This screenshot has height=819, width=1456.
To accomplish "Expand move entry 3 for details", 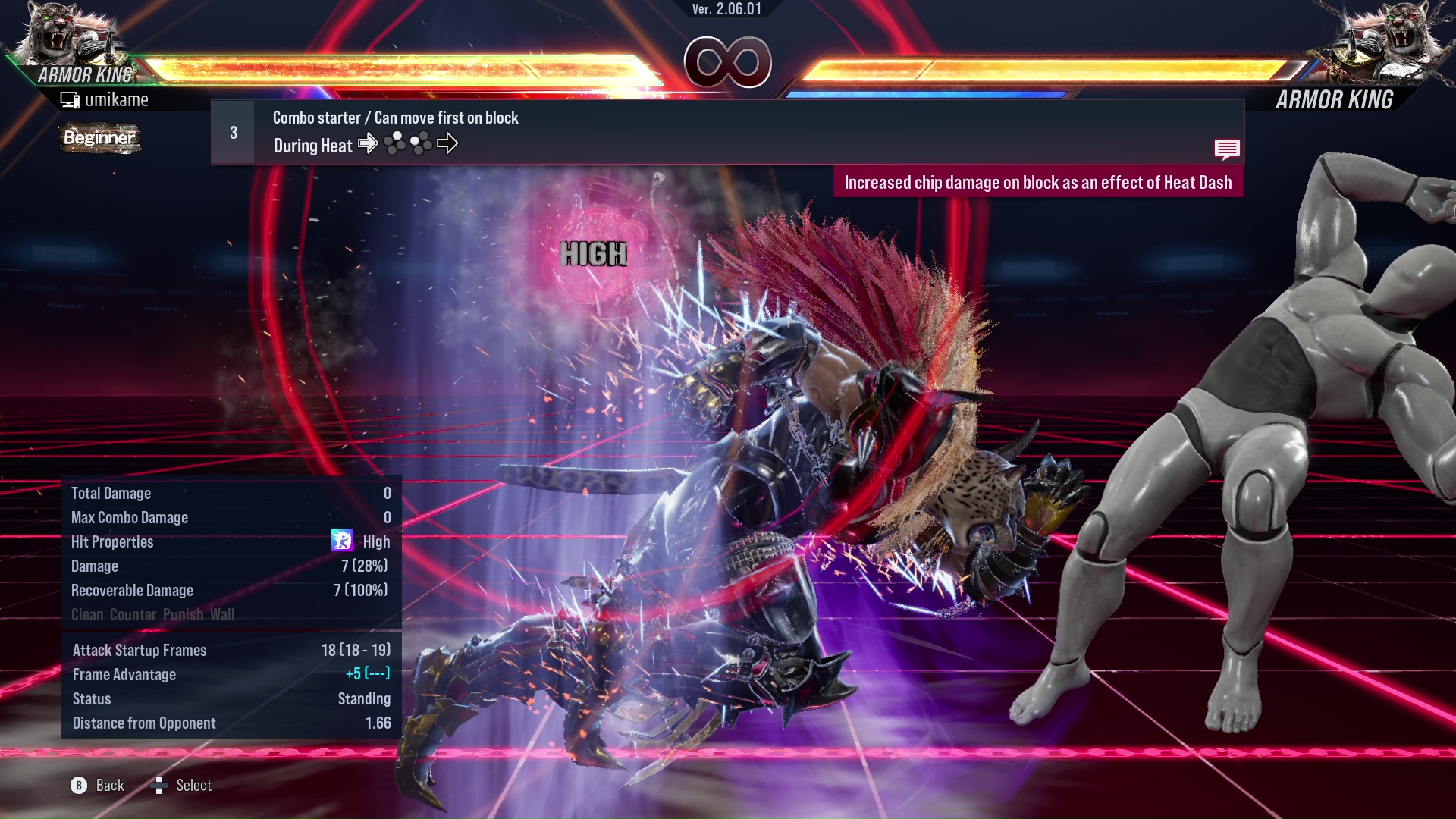I will point(232,131).
